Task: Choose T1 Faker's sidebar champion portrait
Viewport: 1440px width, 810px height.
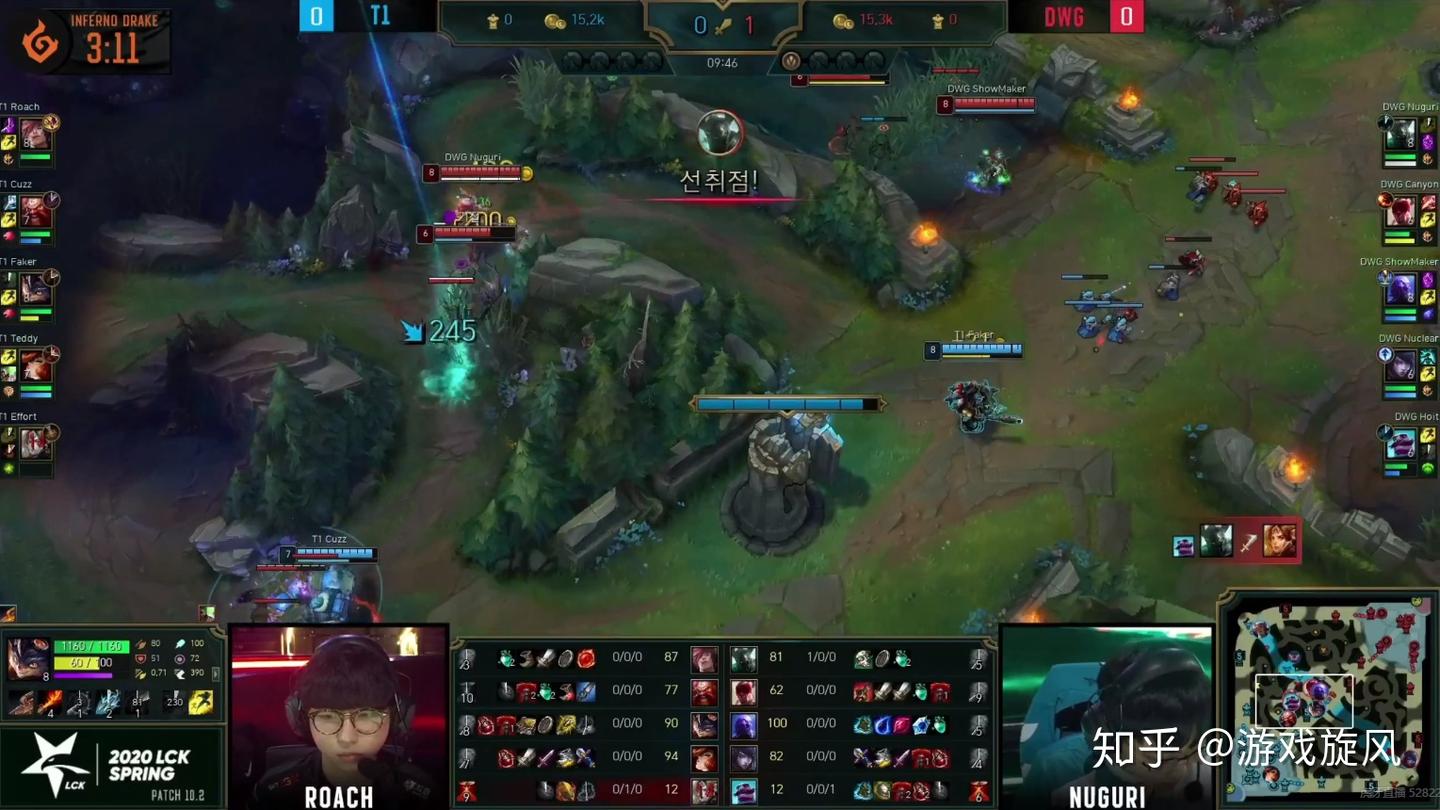Action: [x=36, y=288]
